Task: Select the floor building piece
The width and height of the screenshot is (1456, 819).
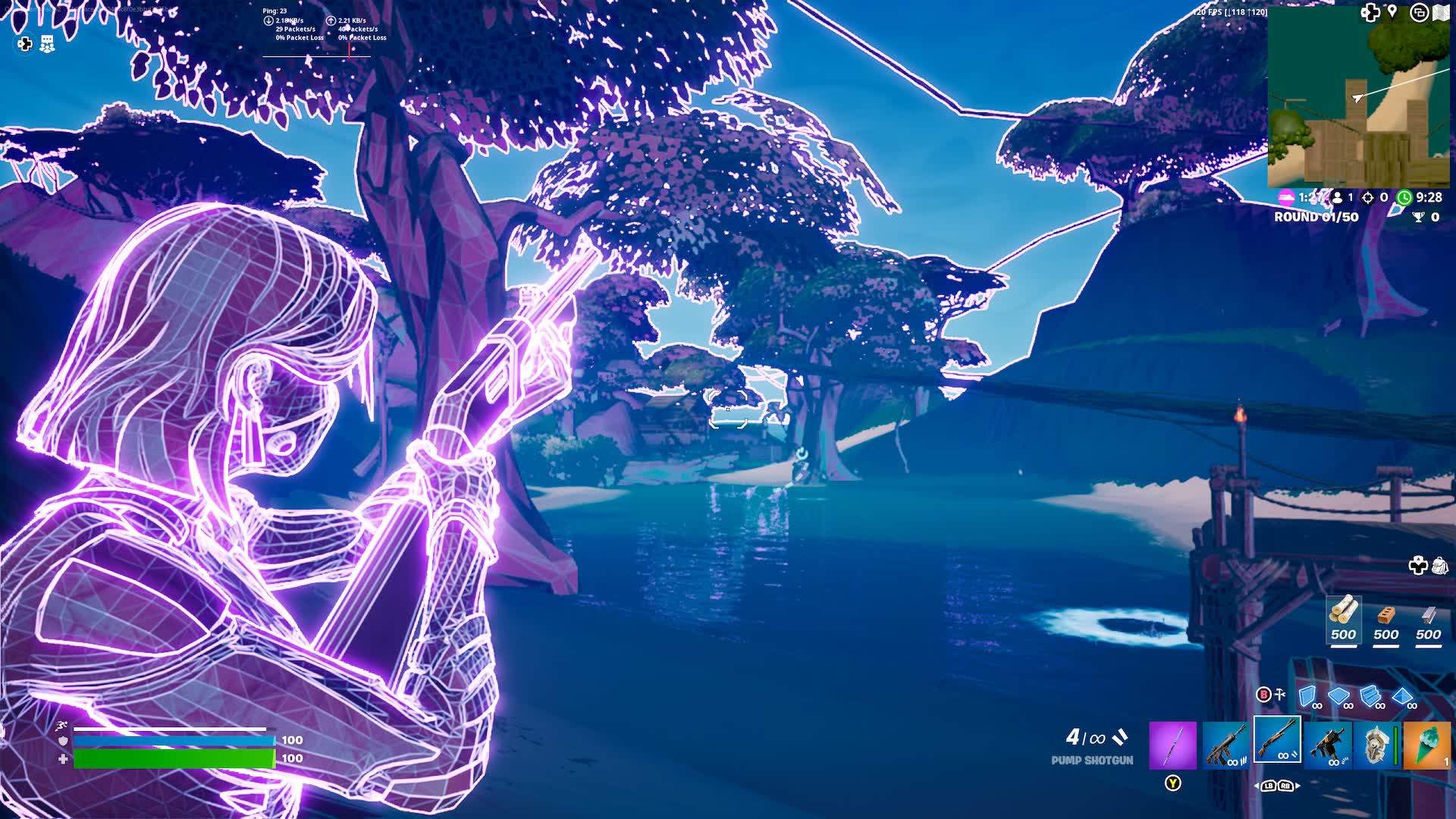Action: [1338, 696]
